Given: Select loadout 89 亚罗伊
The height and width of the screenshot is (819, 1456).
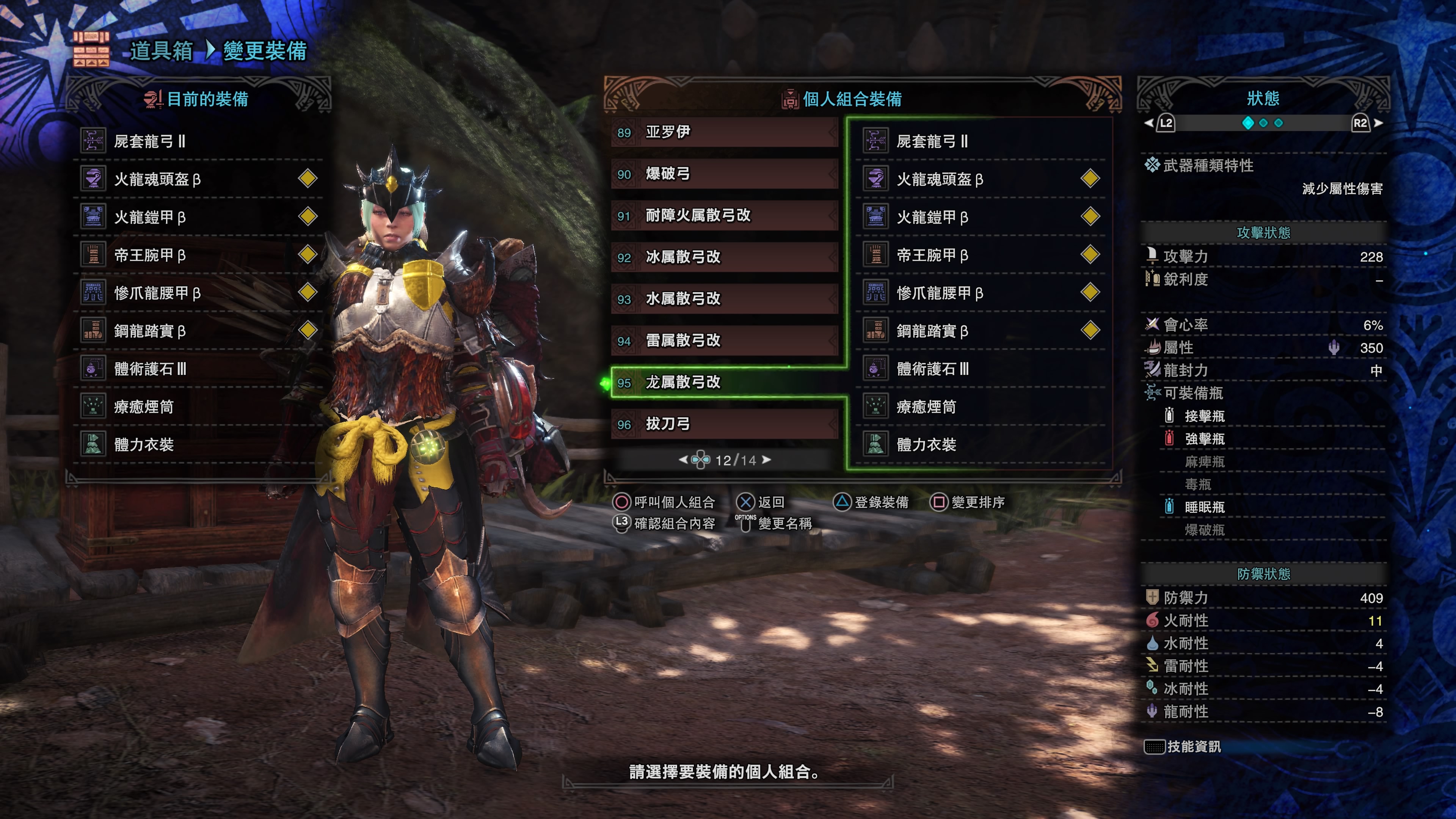Looking at the screenshot, I should (x=723, y=132).
